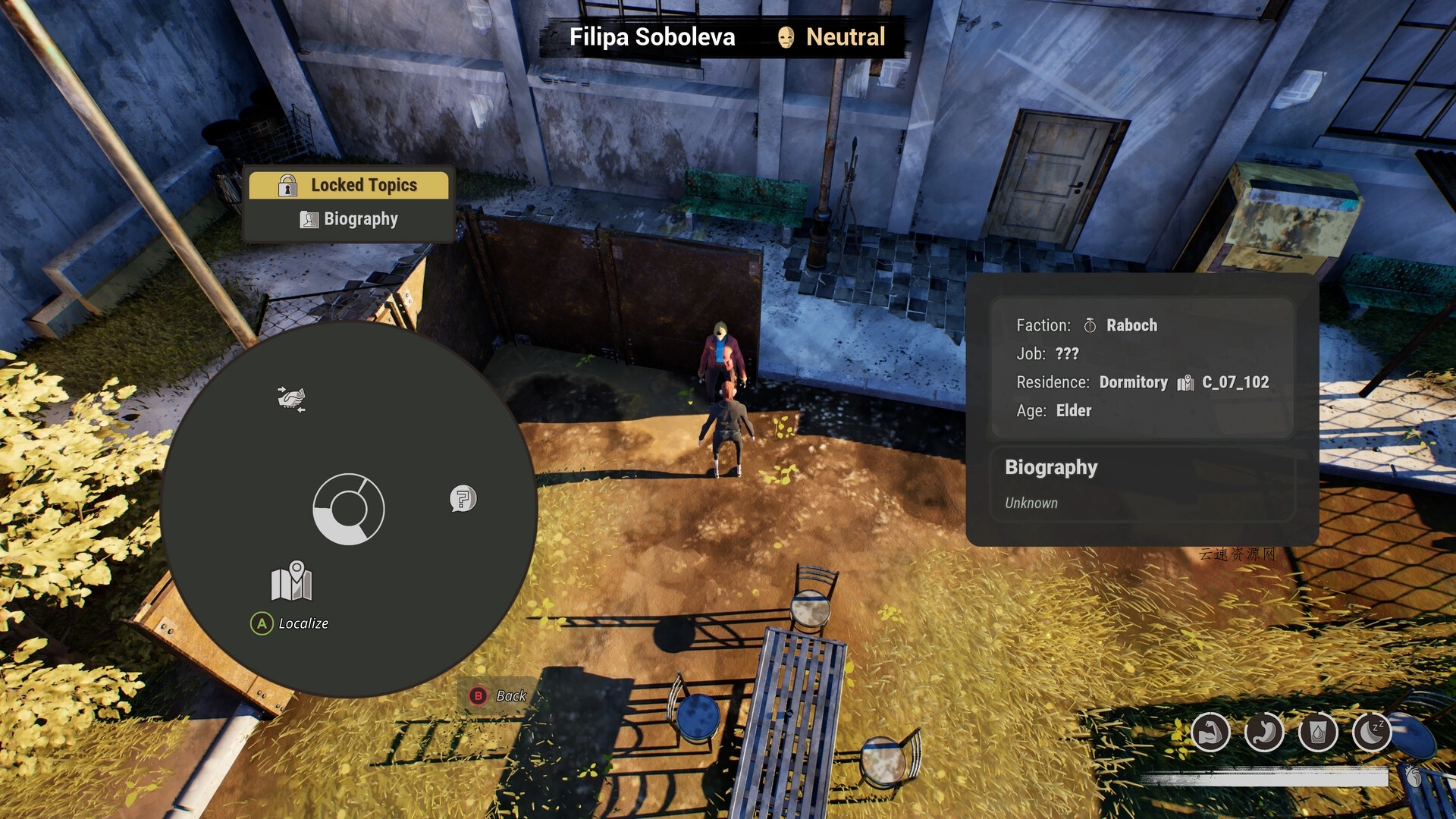
Task: Click the Locked Topics header
Action: [350, 185]
